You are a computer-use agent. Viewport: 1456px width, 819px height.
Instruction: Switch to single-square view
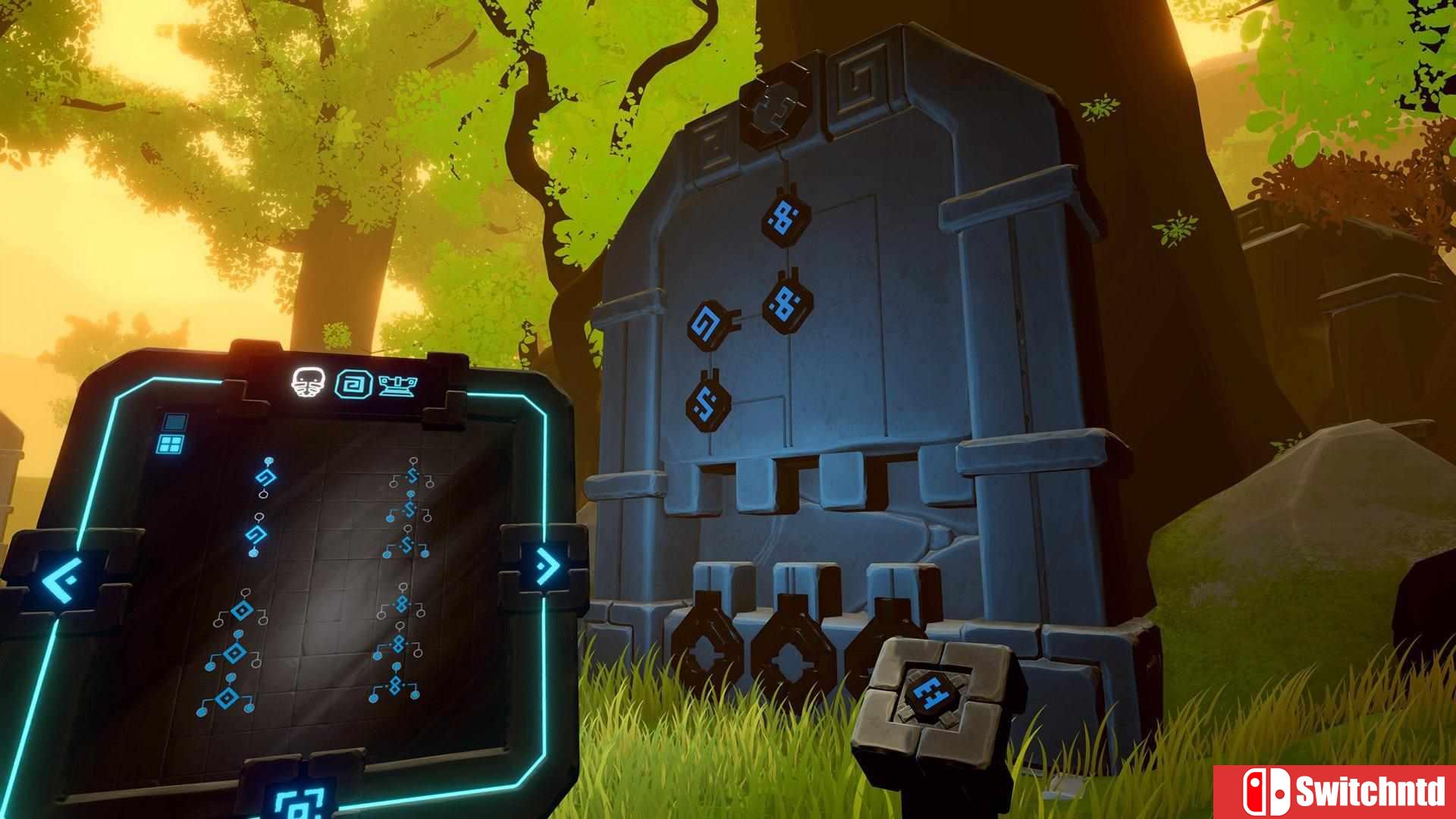(x=175, y=422)
